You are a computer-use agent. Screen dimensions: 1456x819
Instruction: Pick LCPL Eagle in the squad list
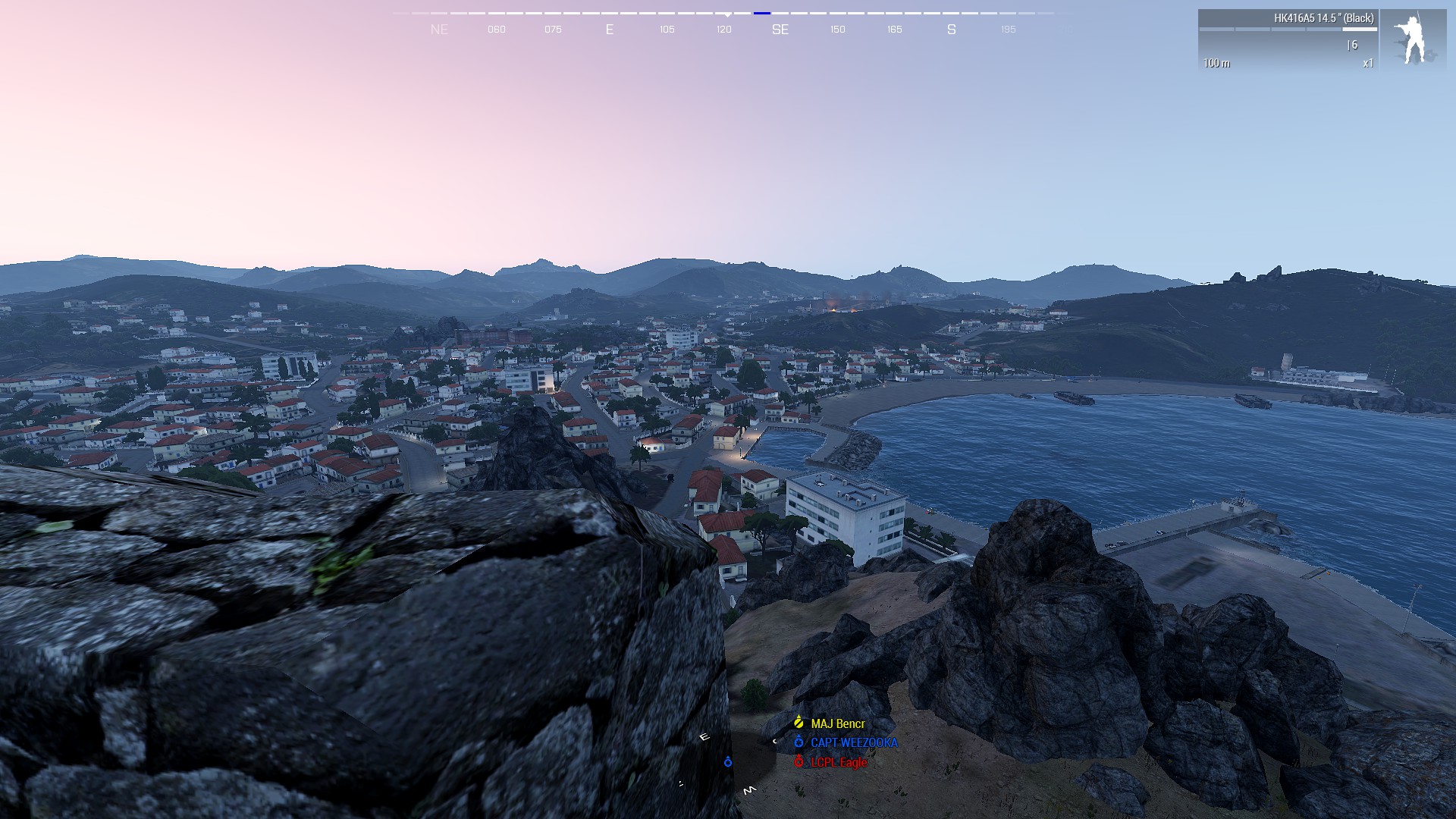pyautogui.click(x=838, y=762)
